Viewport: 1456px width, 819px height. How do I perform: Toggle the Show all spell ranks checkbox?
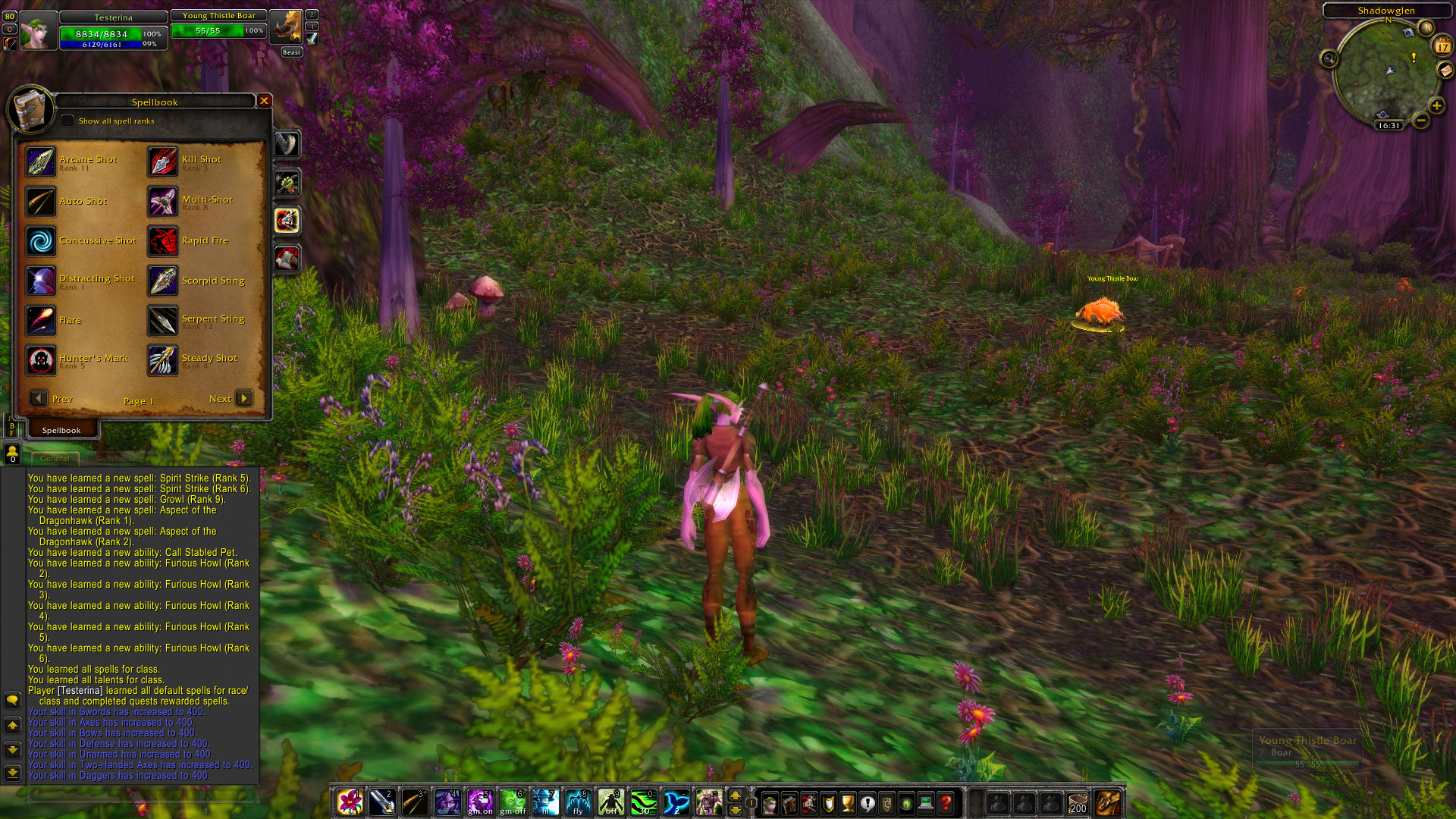click(68, 121)
